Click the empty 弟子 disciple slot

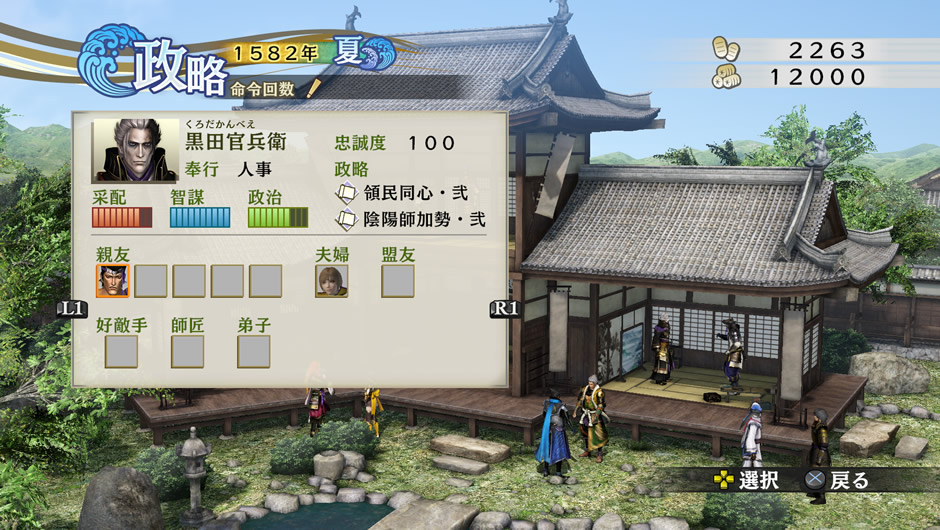point(254,351)
